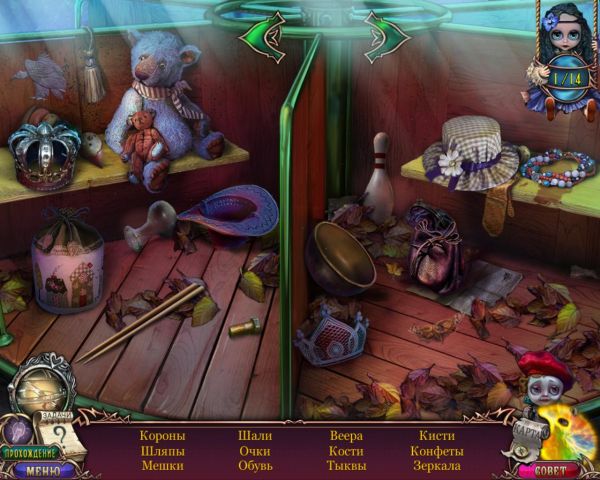The height and width of the screenshot is (480, 600).
Task: Select the Шляпы category
Action: (163, 451)
